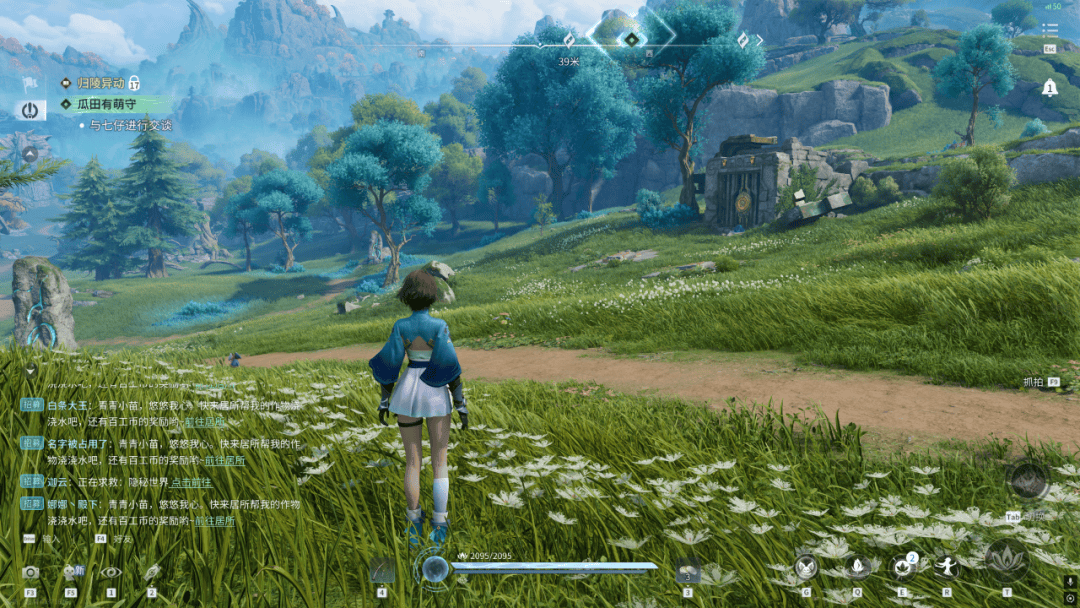Collapse the quest tracker with the up arrow
Screen dimensions: 1080x608
pos(30,154)
